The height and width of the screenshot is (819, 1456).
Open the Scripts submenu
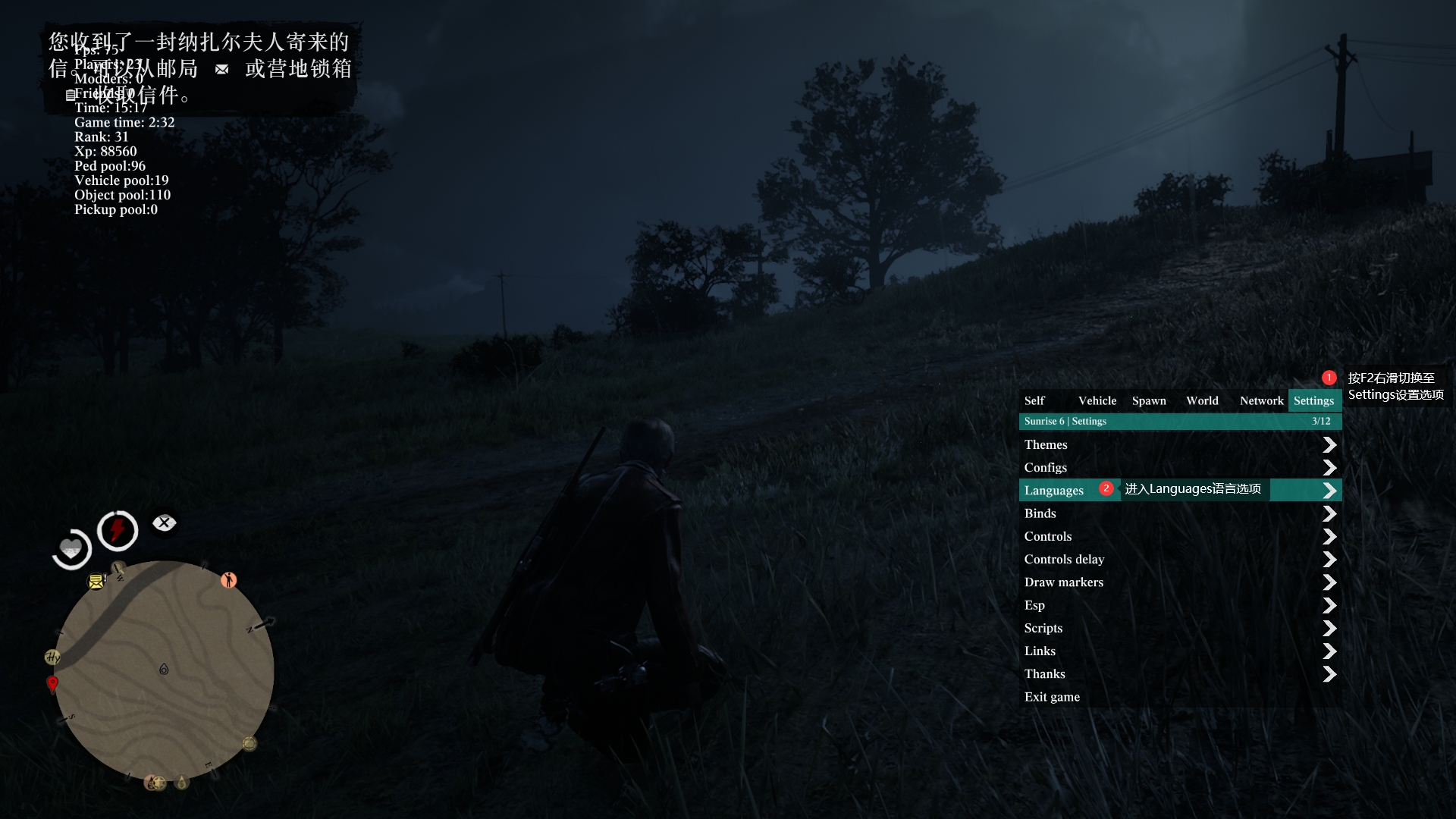(1043, 628)
